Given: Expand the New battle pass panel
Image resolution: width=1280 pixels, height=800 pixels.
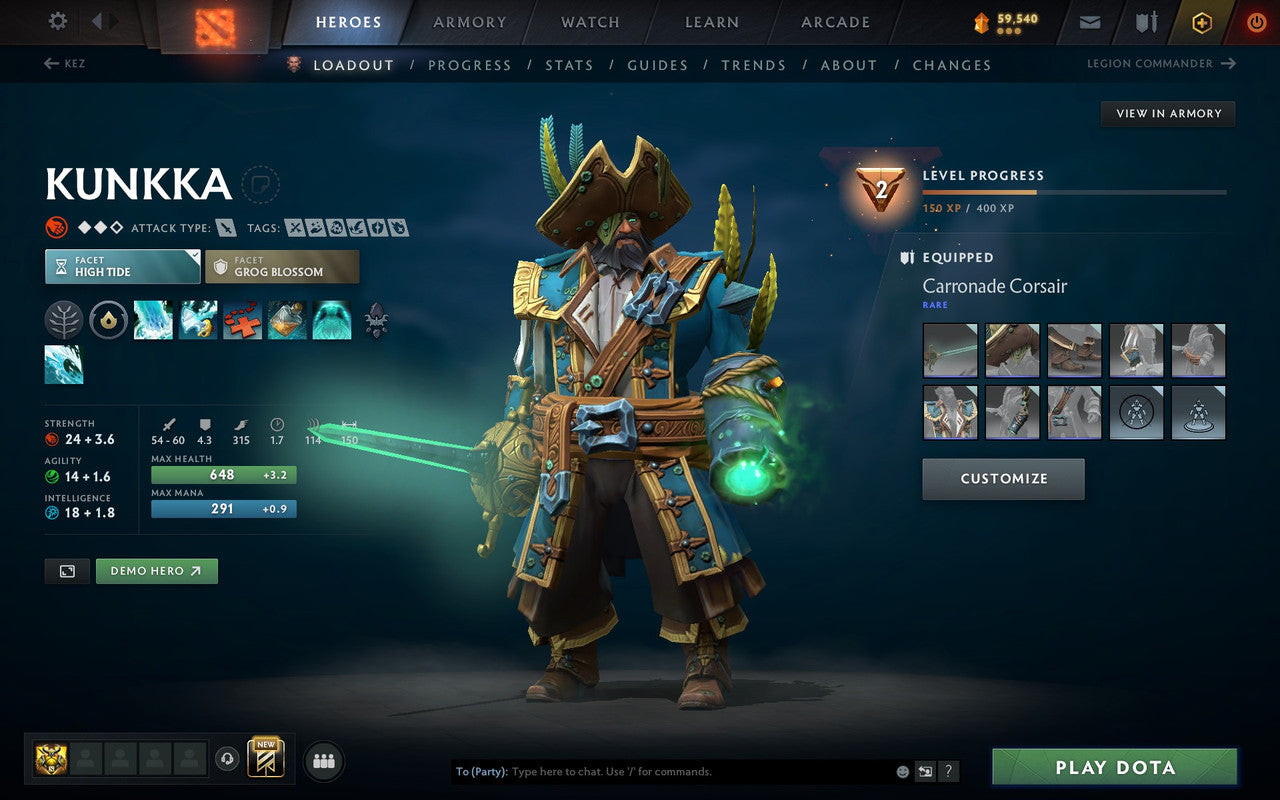Looking at the screenshot, I should pos(266,760).
